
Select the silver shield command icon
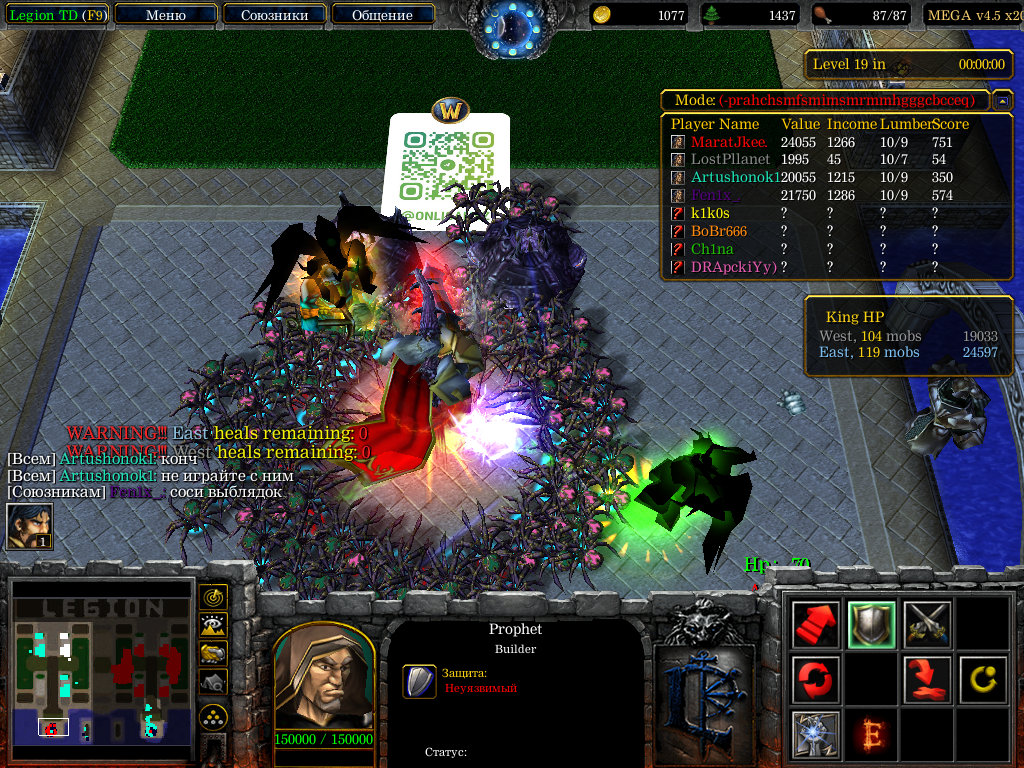coord(870,625)
